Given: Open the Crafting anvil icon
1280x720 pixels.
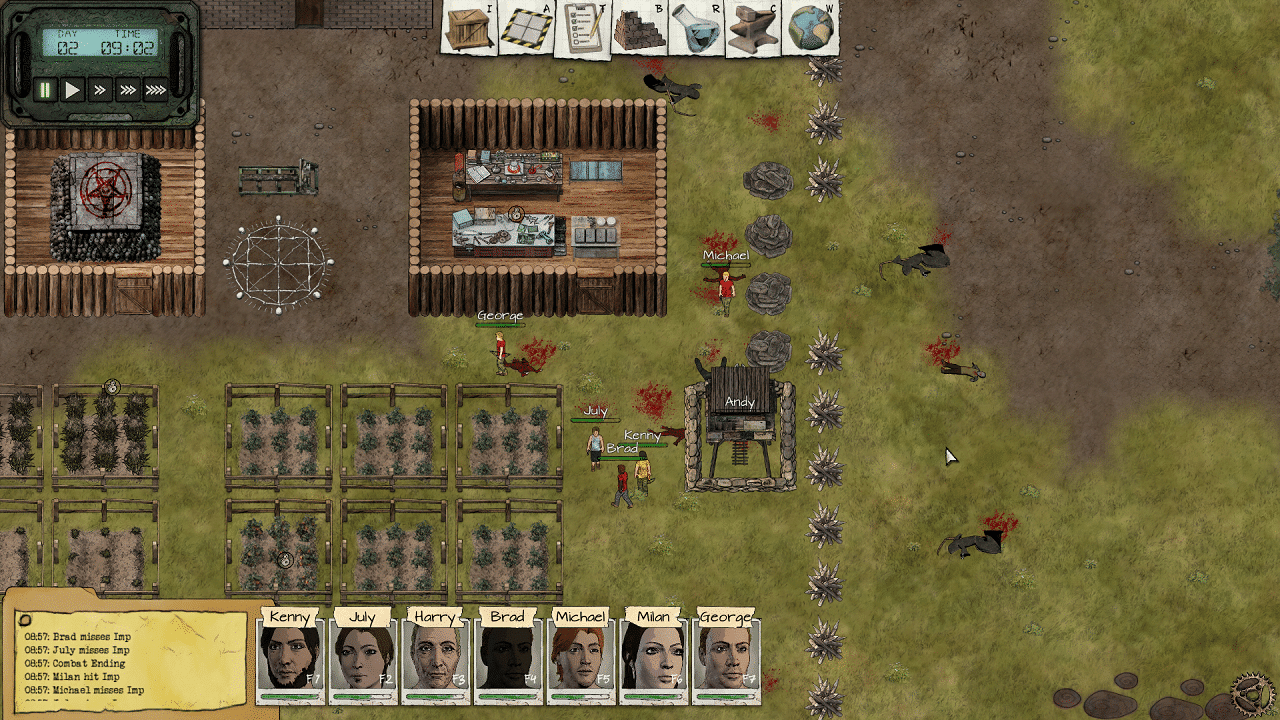Looking at the screenshot, I should pyautogui.click(x=752, y=28).
